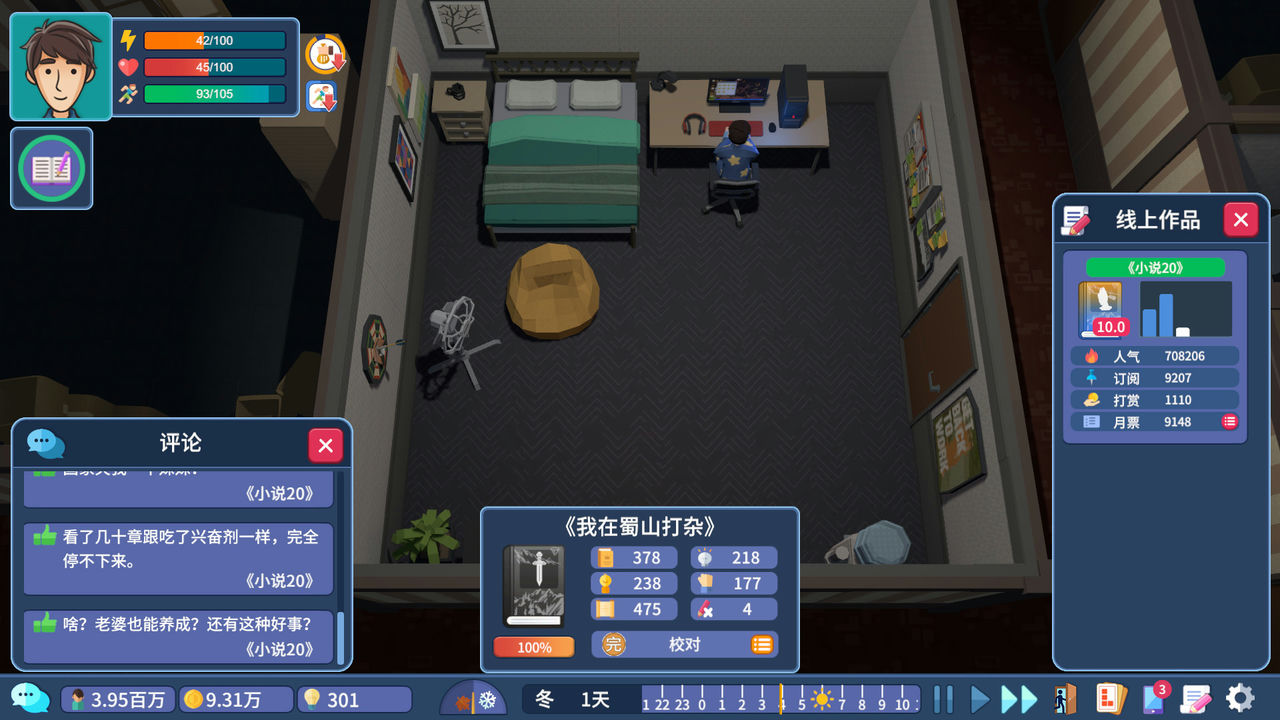Open the 月票 monthly ticket list icon
The height and width of the screenshot is (720, 1280).
coord(1229,422)
